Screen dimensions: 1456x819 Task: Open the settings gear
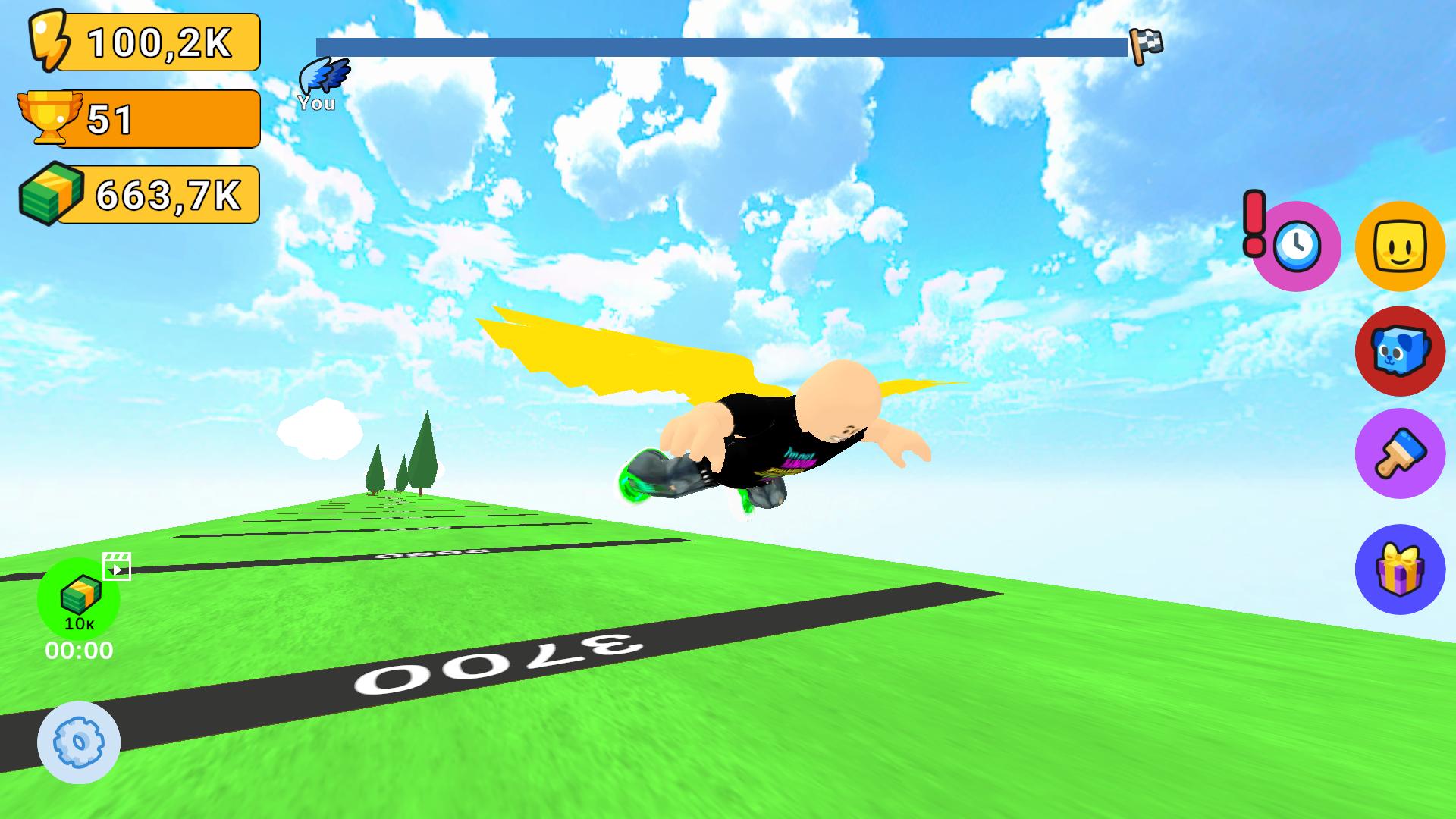pyautogui.click(x=80, y=742)
